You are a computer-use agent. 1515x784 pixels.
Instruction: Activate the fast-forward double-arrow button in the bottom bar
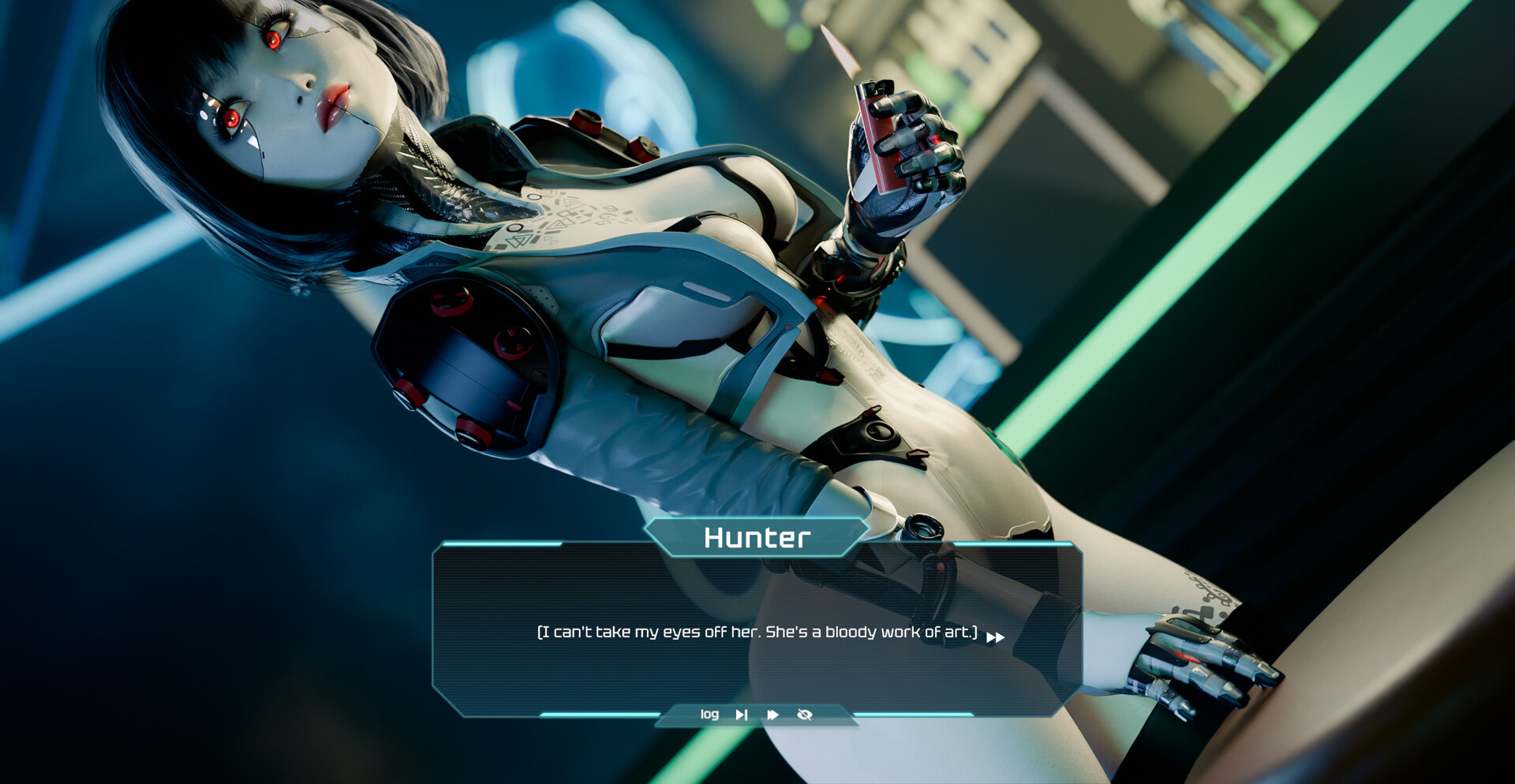[773, 715]
